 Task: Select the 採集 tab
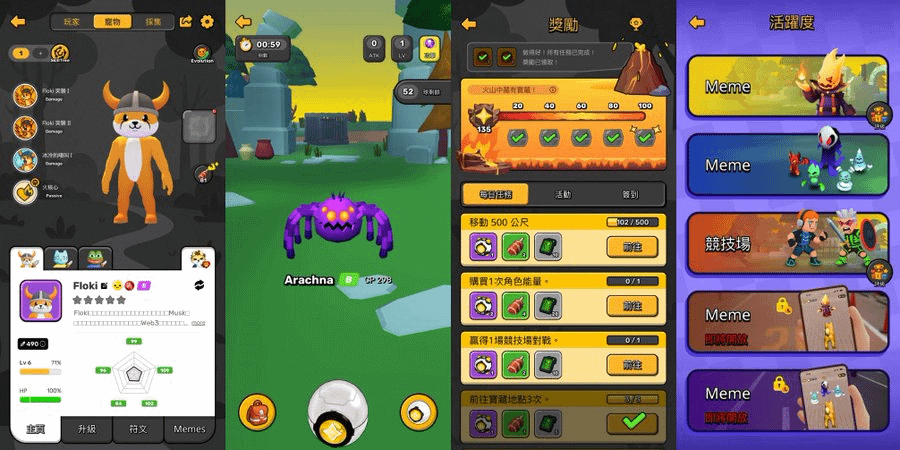[x=152, y=21]
